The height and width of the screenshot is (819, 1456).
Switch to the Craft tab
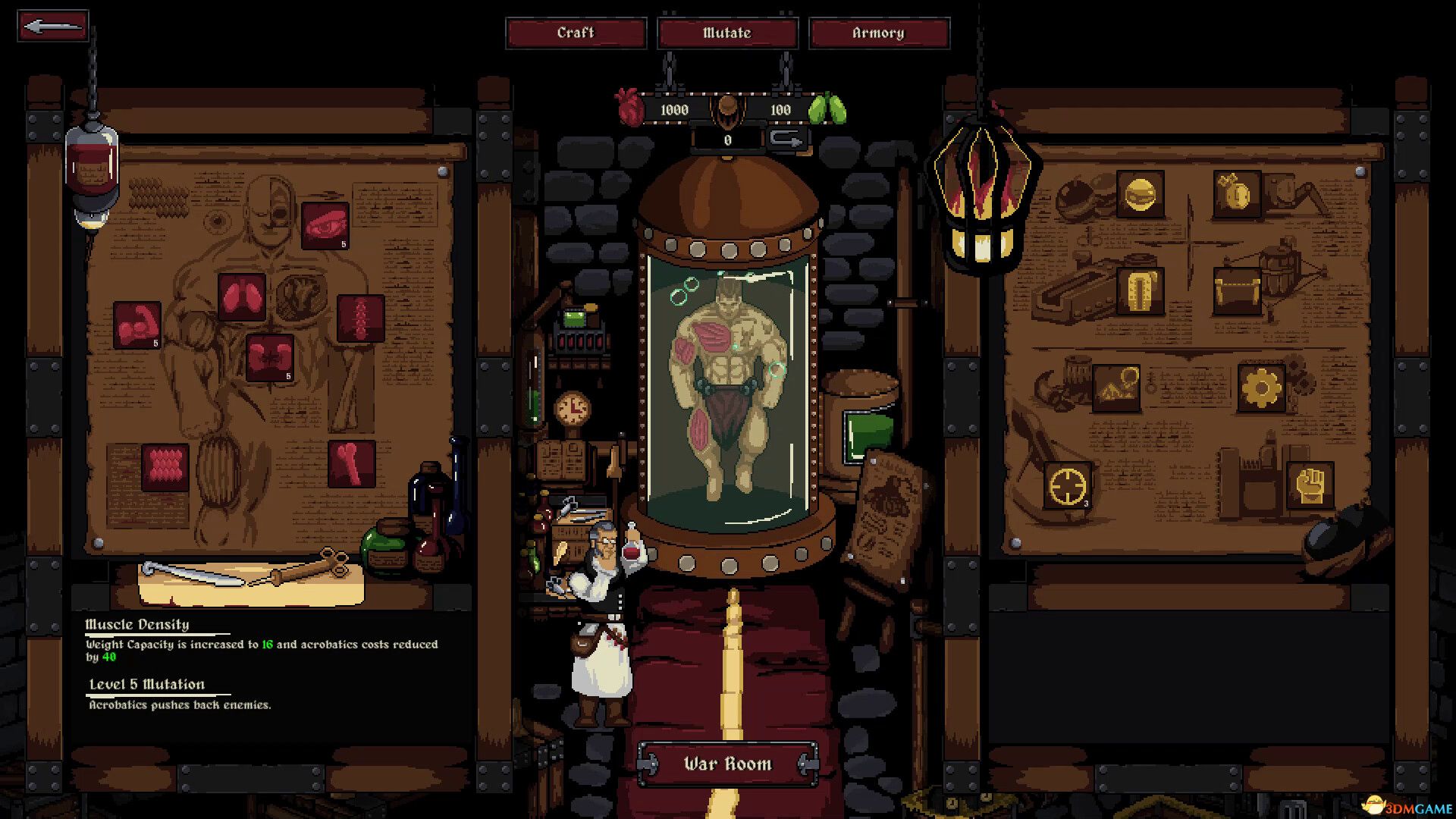point(576,33)
